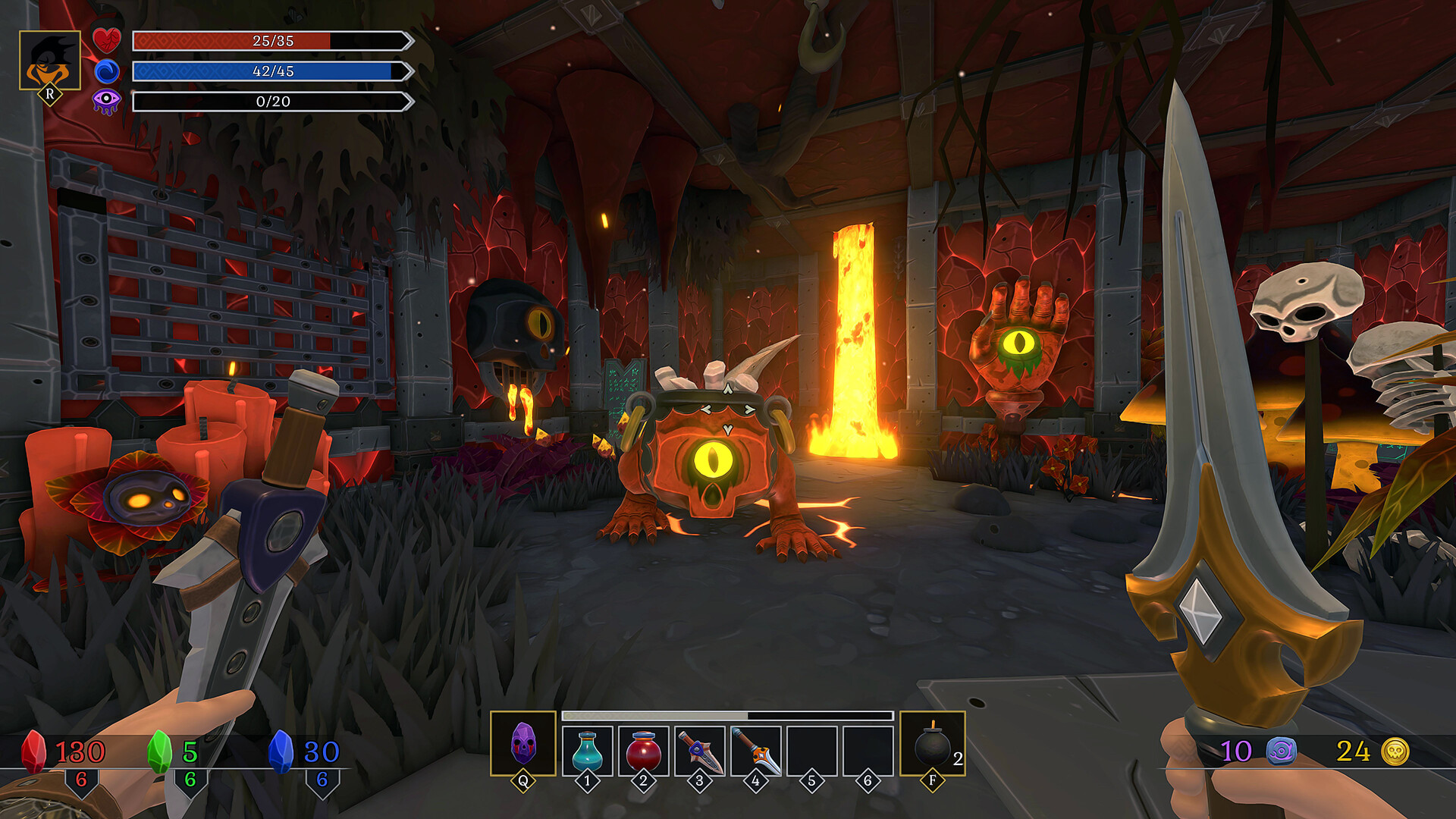Click the character portrait with the R badge
Screen dimensions: 1456x819
tap(52, 45)
